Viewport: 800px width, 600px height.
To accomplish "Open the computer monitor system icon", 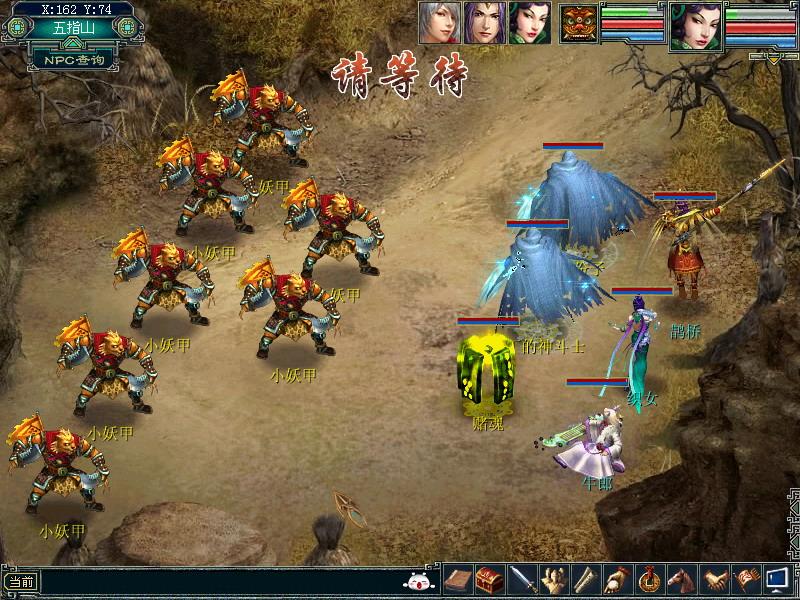I will [x=777, y=579].
